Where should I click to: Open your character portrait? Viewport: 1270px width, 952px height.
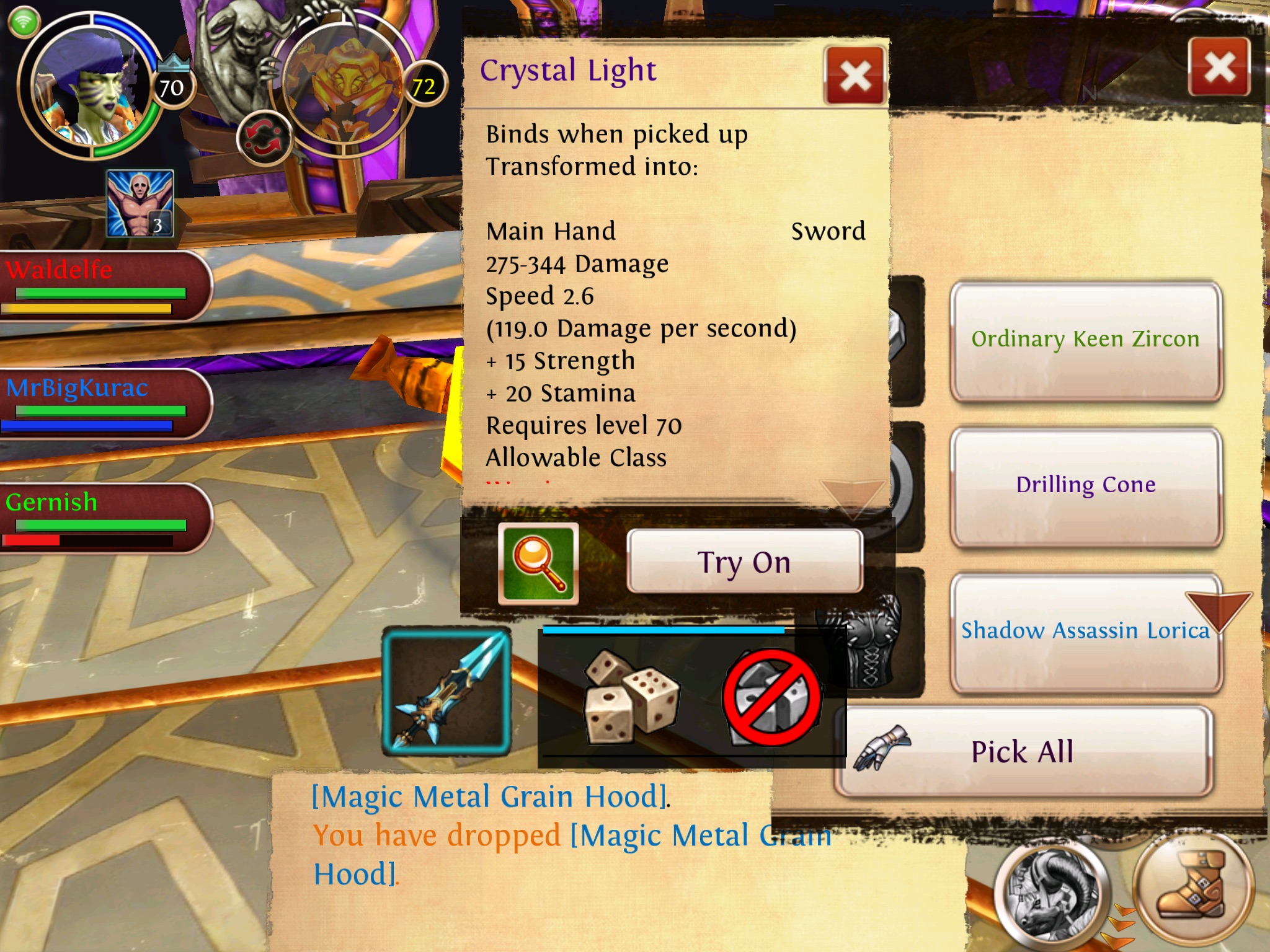90,87
